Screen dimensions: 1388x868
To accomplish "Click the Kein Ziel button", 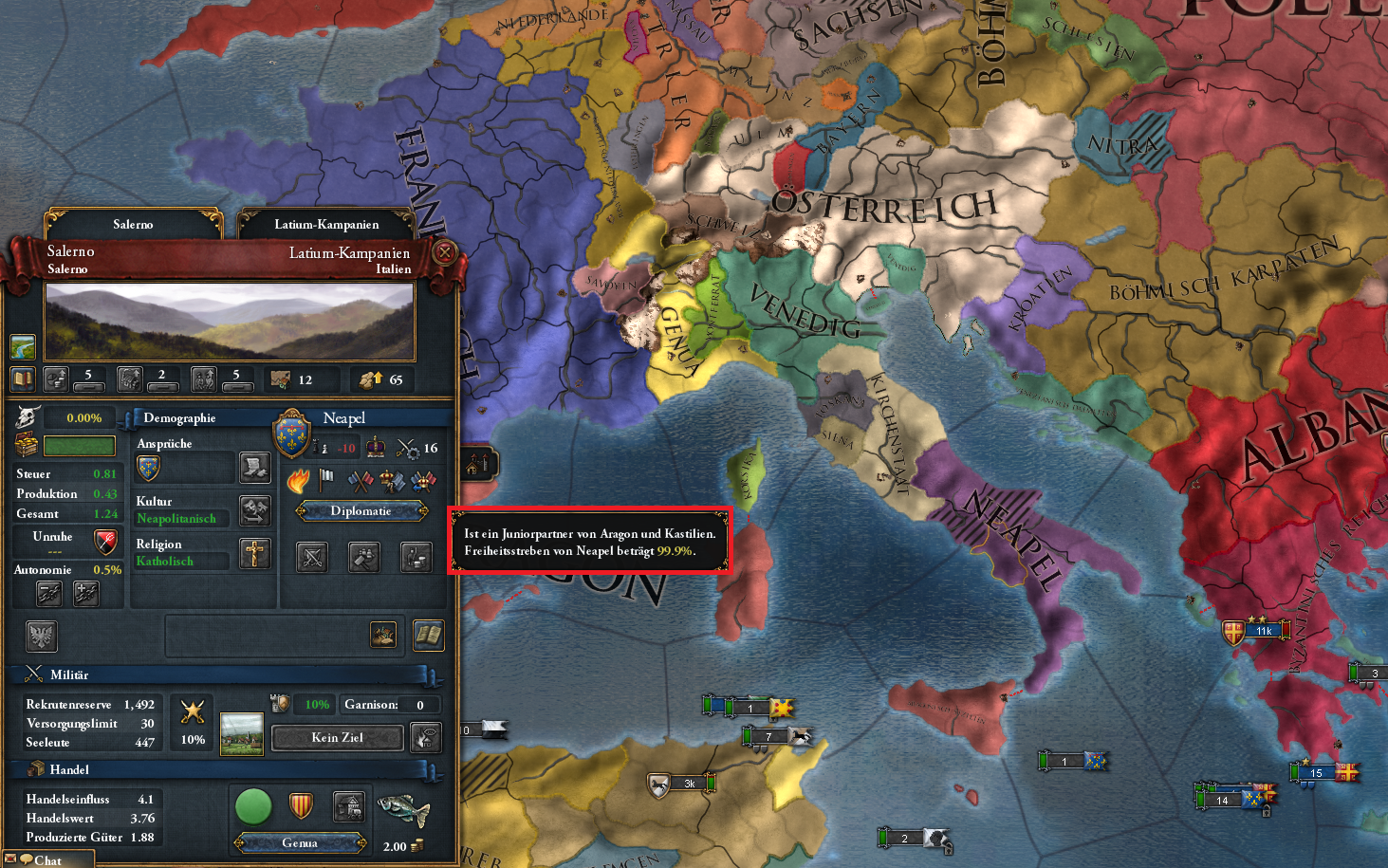I will click(x=337, y=737).
